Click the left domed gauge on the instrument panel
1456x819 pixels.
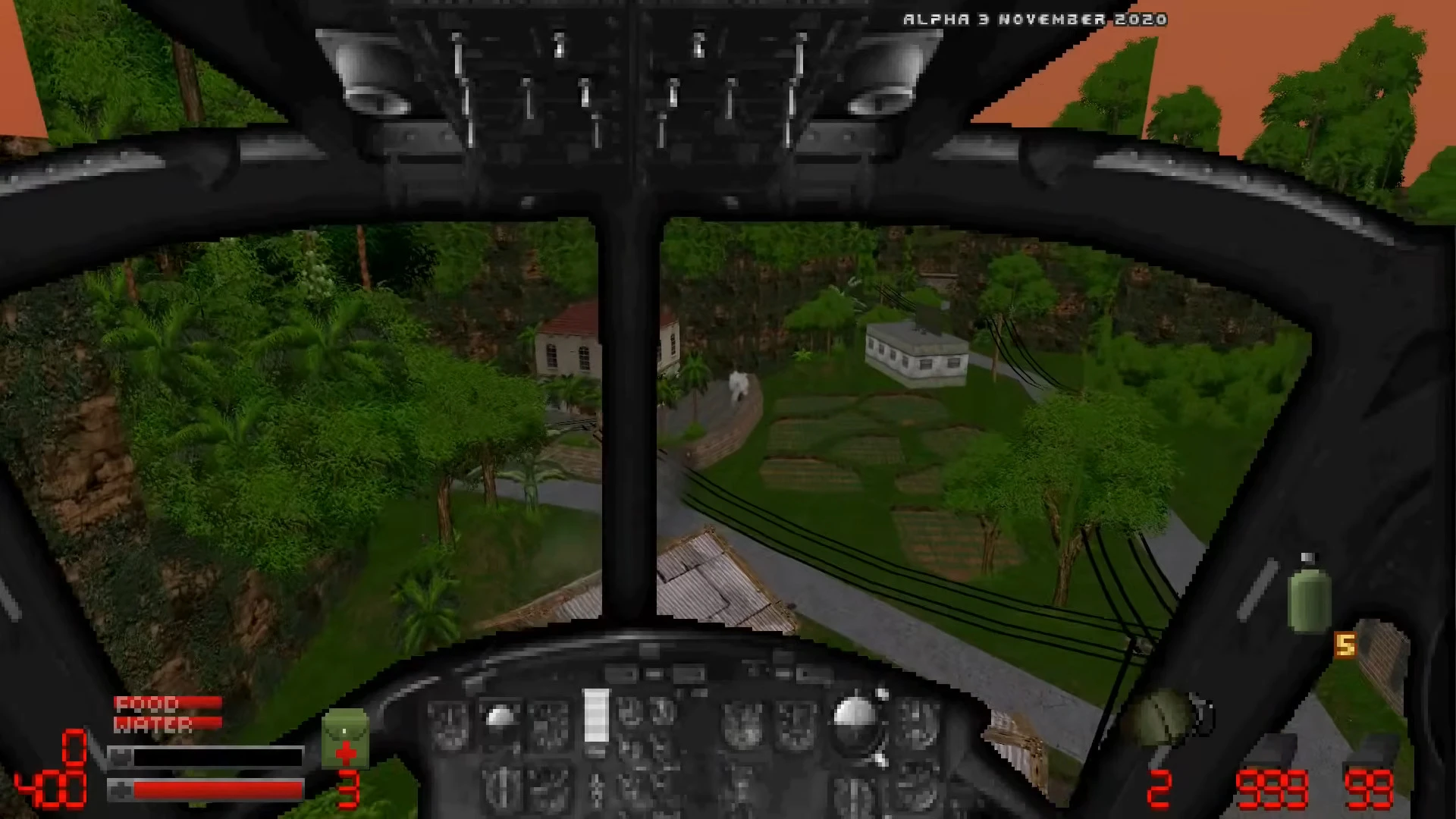[500, 717]
